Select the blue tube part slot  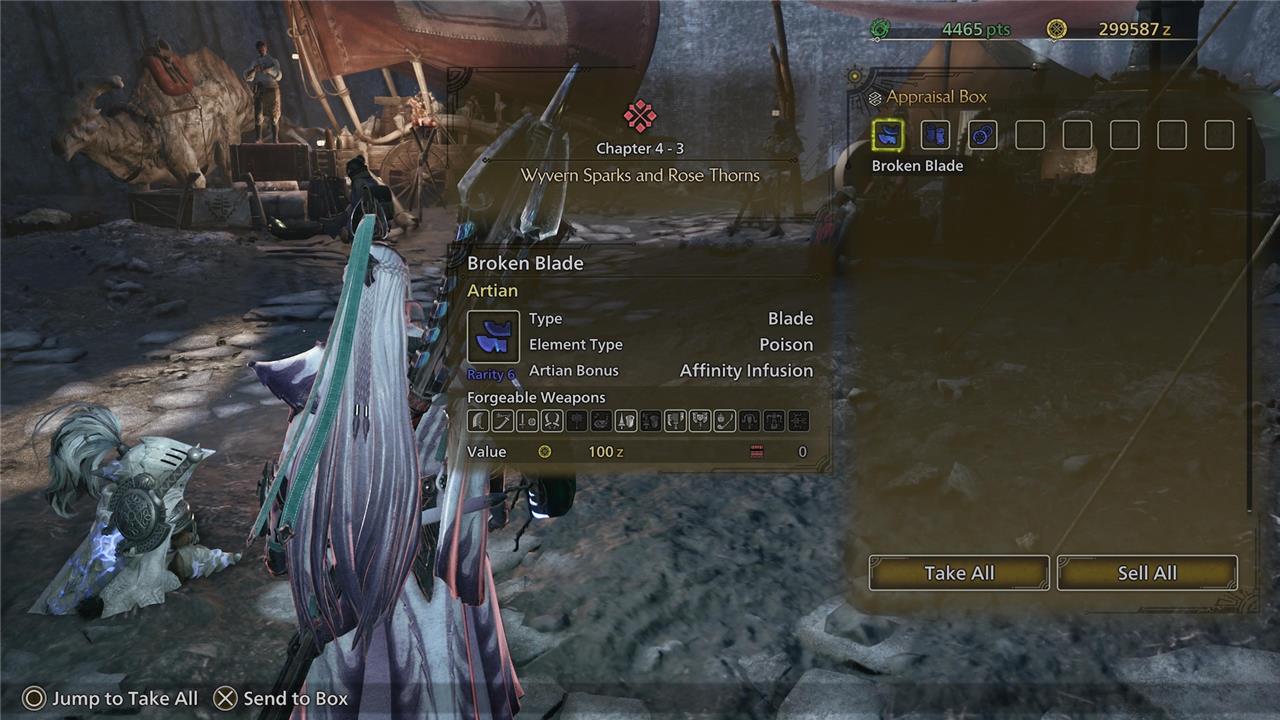tap(935, 135)
